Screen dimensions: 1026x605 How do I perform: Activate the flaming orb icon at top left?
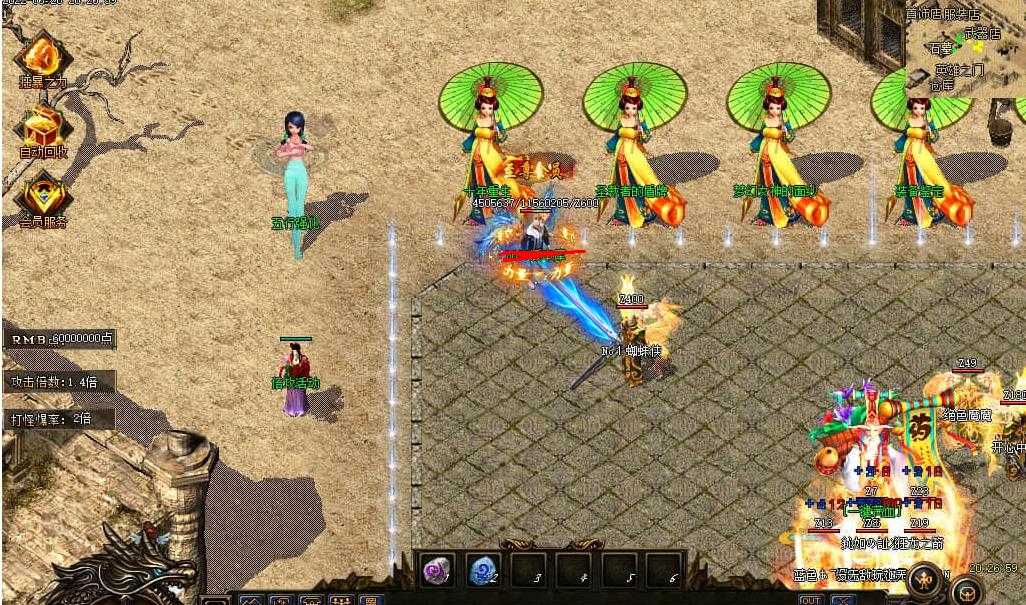coord(42,56)
